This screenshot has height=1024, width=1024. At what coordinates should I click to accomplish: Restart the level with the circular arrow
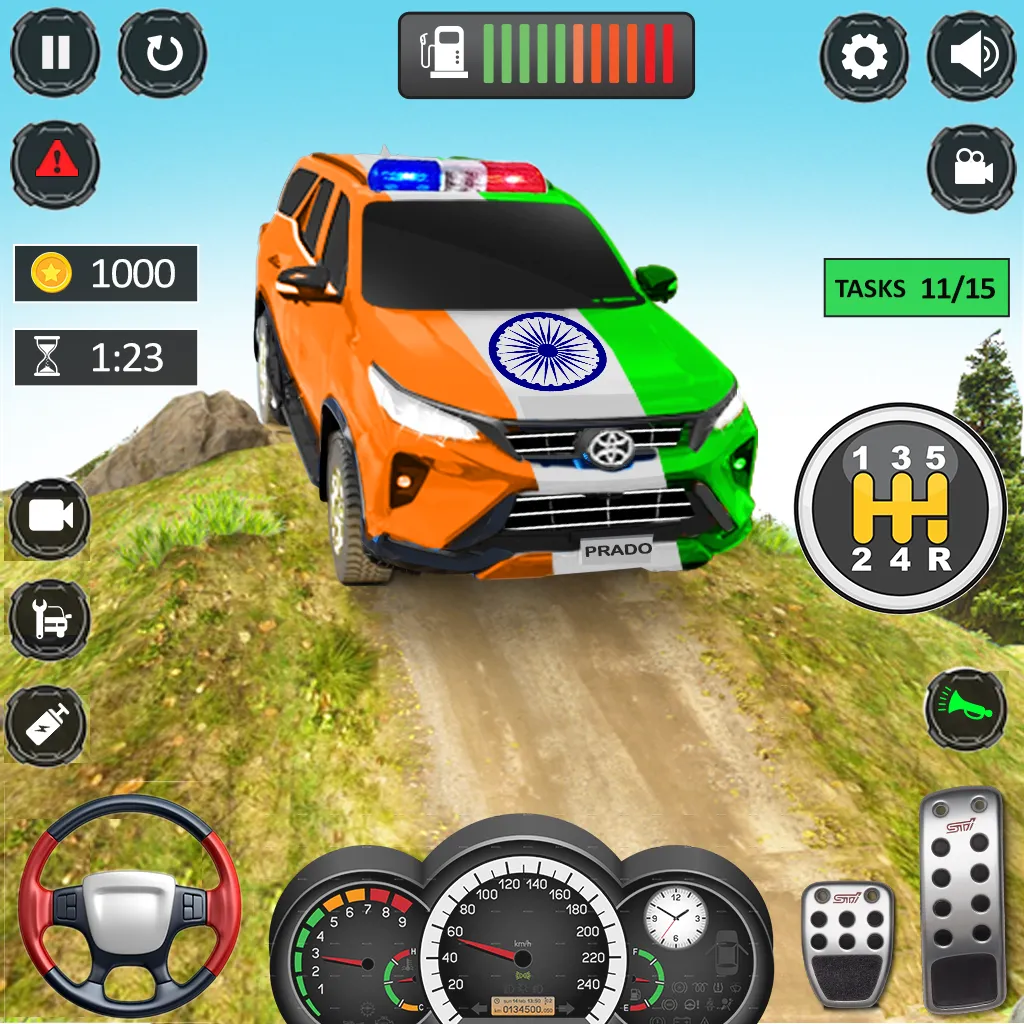(x=162, y=53)
